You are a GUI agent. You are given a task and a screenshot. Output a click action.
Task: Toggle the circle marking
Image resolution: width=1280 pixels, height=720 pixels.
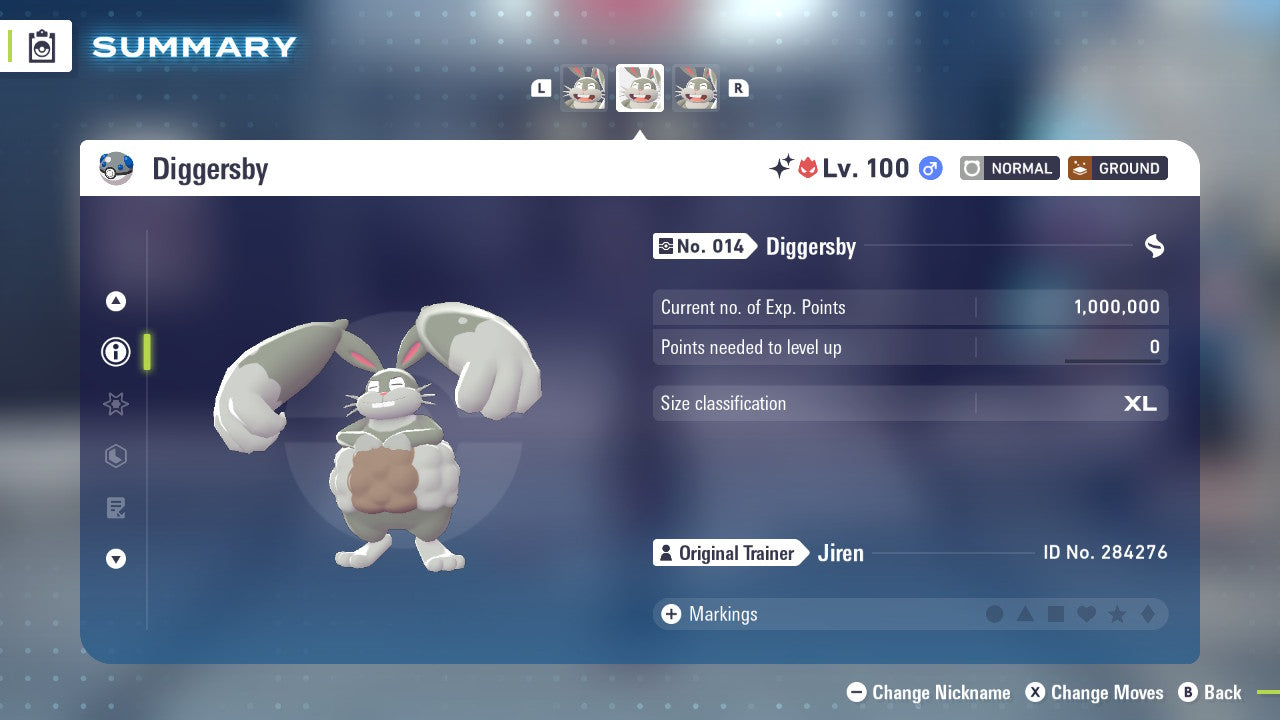pyautogui.click(x=995, y=614)
